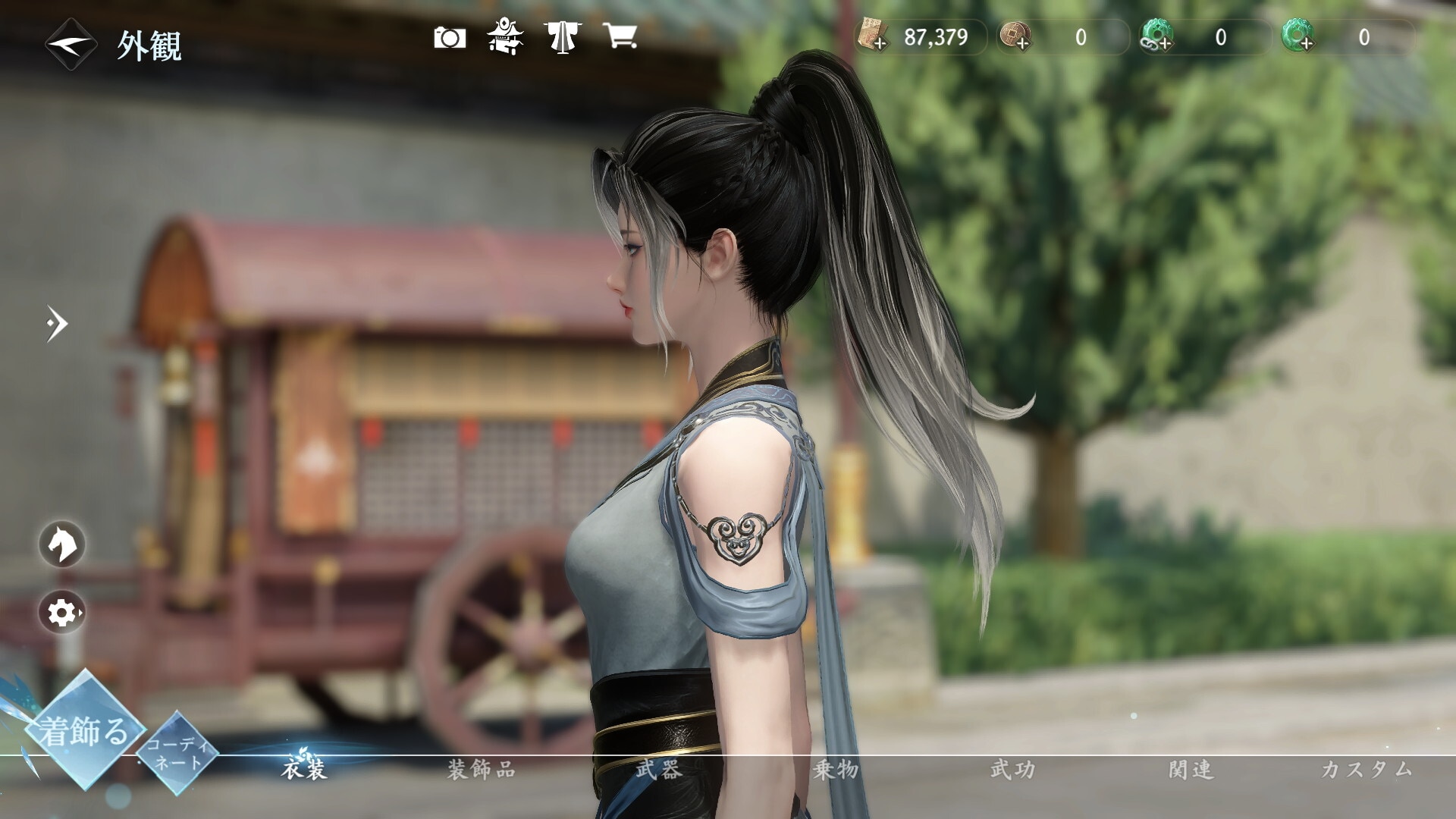Open the shopping cart store
This screenshot has height=819, width=1456.
[x=620, y=36]
